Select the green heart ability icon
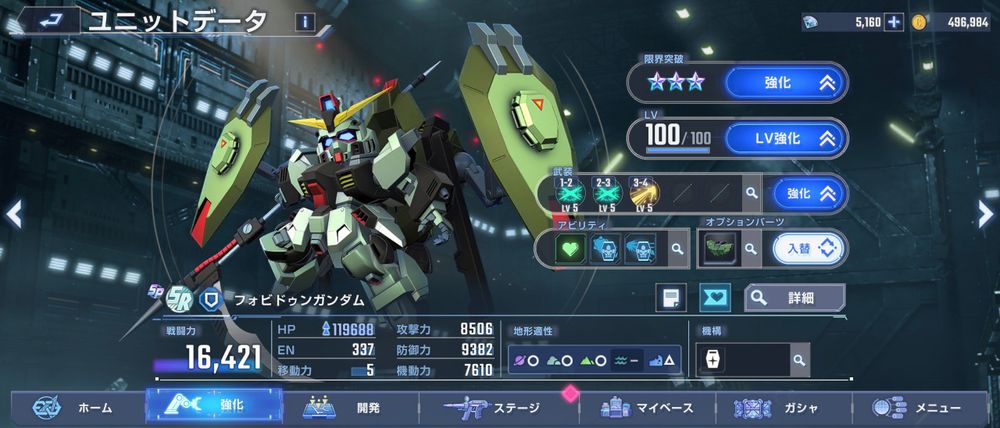The width and height of the screenshot is (1000, 428). point(571,248)
